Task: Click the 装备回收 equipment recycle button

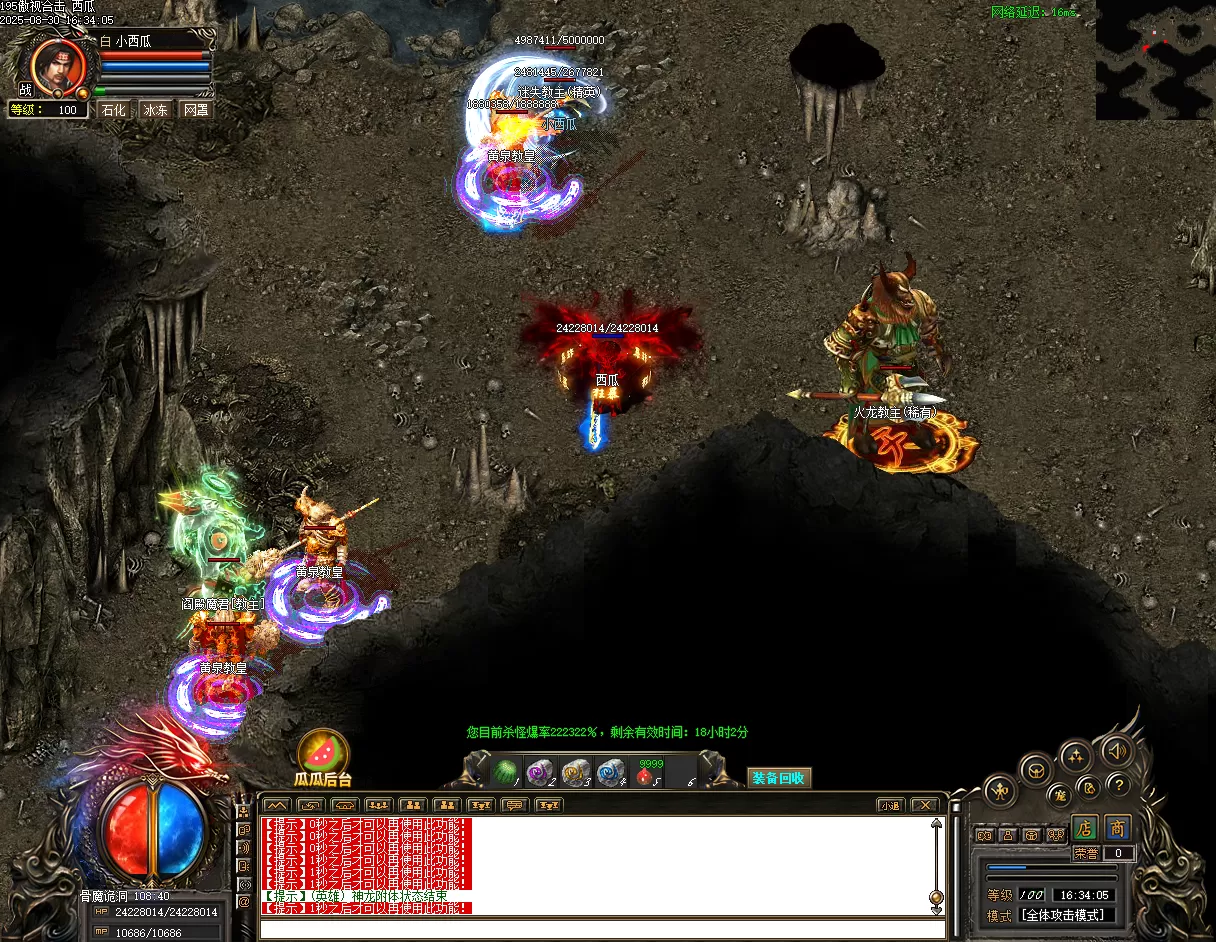Action: [x=779, y=778]
